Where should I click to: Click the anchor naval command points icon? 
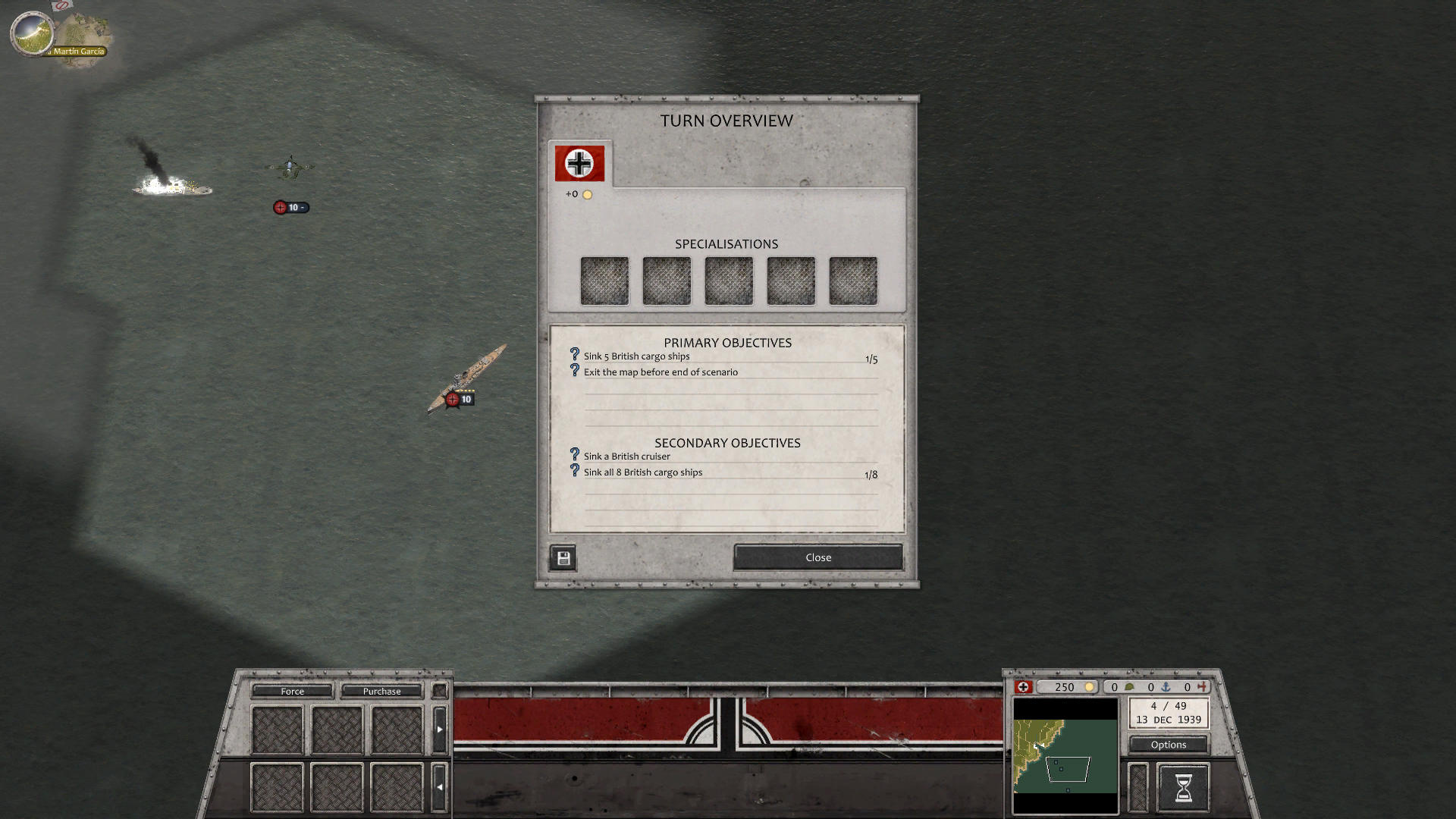tap(1166, 687)
